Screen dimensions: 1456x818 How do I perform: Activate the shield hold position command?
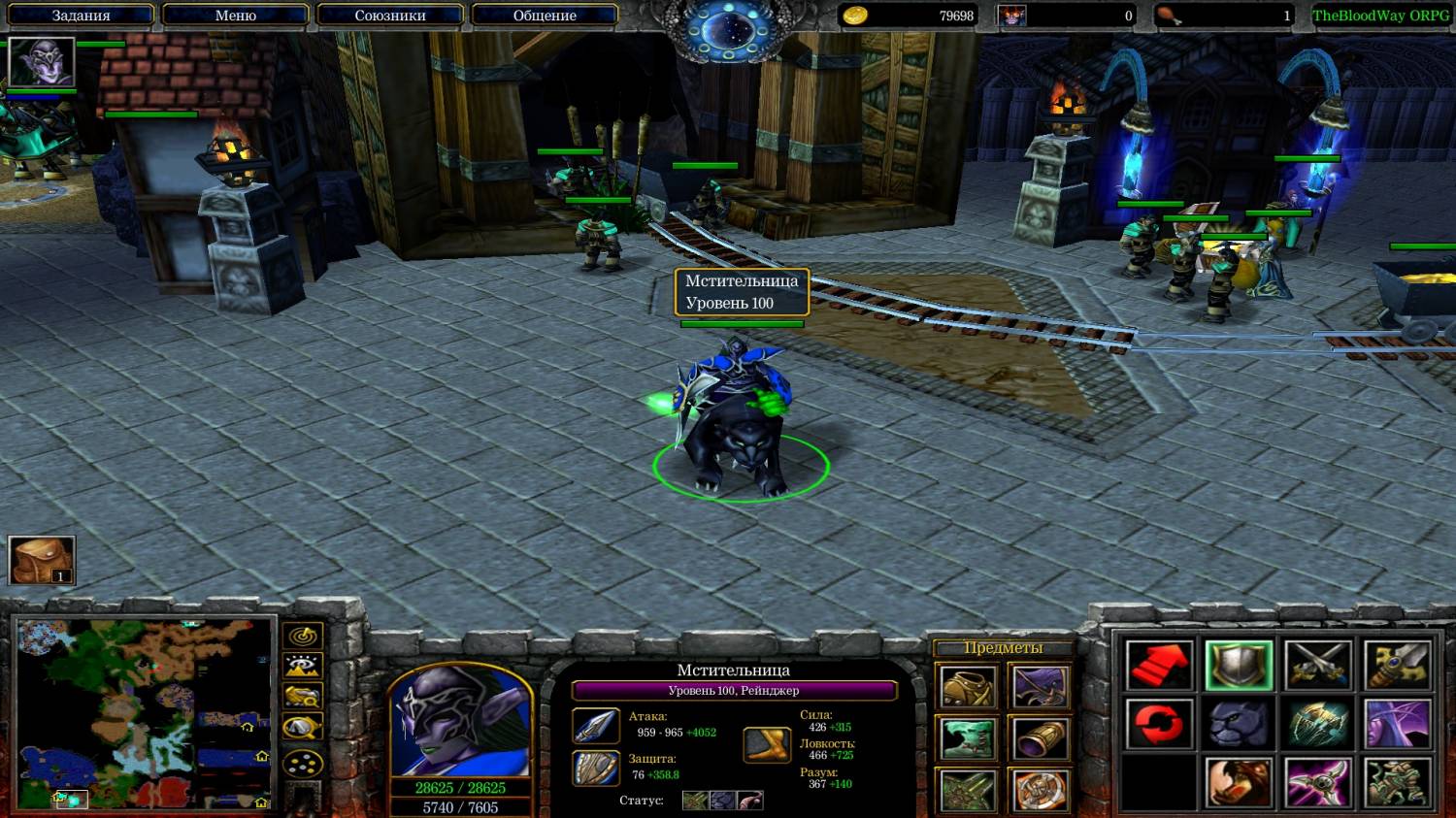(x=1240, y=667)
